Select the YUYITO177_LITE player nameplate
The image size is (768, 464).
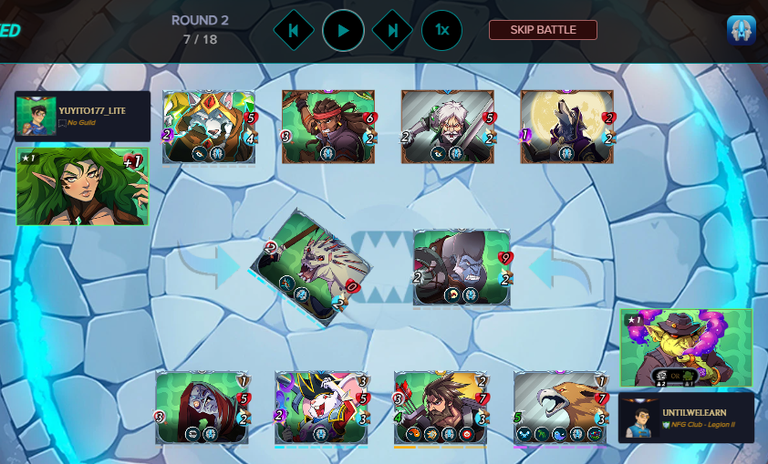pyautogui.click(x=83, y=116)
